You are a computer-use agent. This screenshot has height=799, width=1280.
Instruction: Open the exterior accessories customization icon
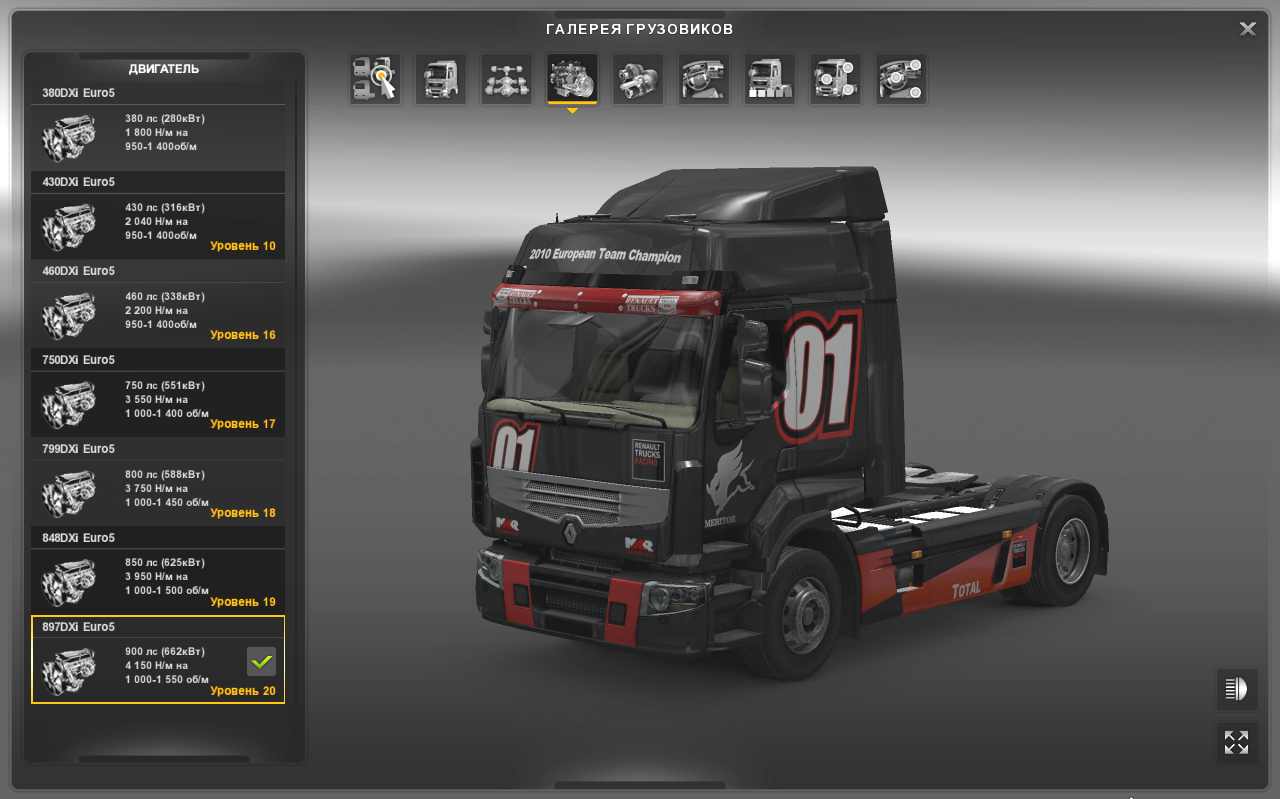click(x=834, y=78)
